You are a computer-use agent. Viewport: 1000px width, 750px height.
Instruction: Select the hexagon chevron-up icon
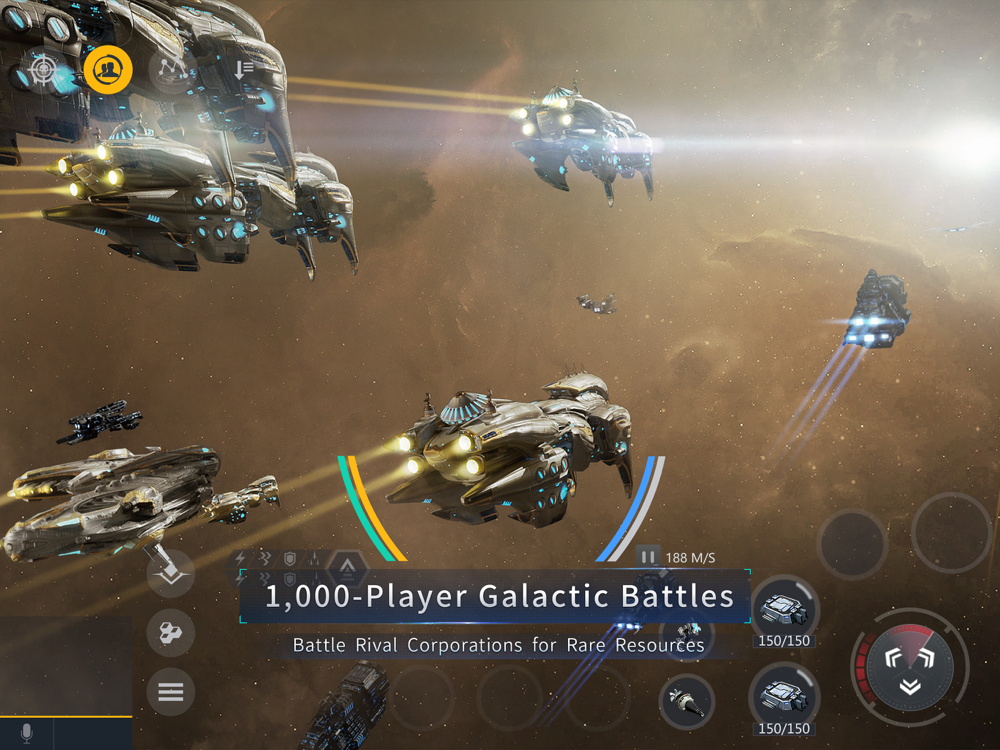(x=347, y=568)
